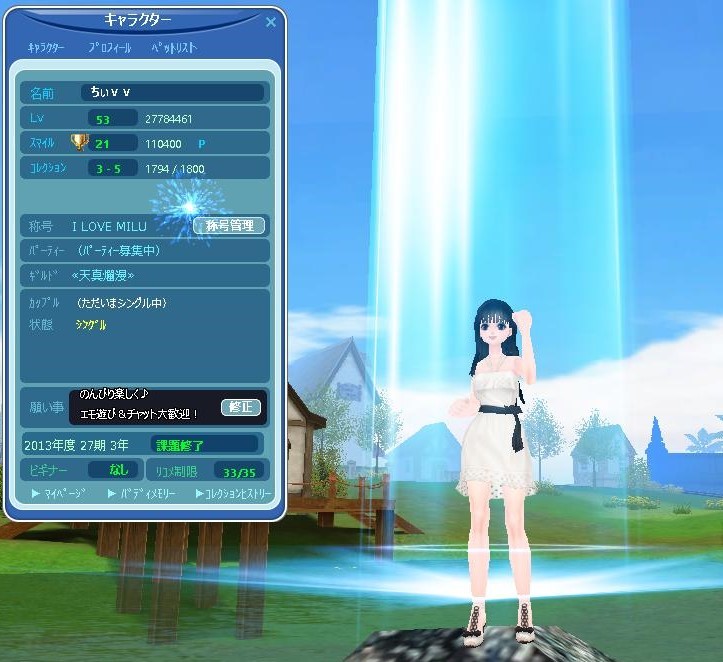Screen dimensions: 723x662
Task: Open the ペットリスト tab
Action: (x=174, y=47)
